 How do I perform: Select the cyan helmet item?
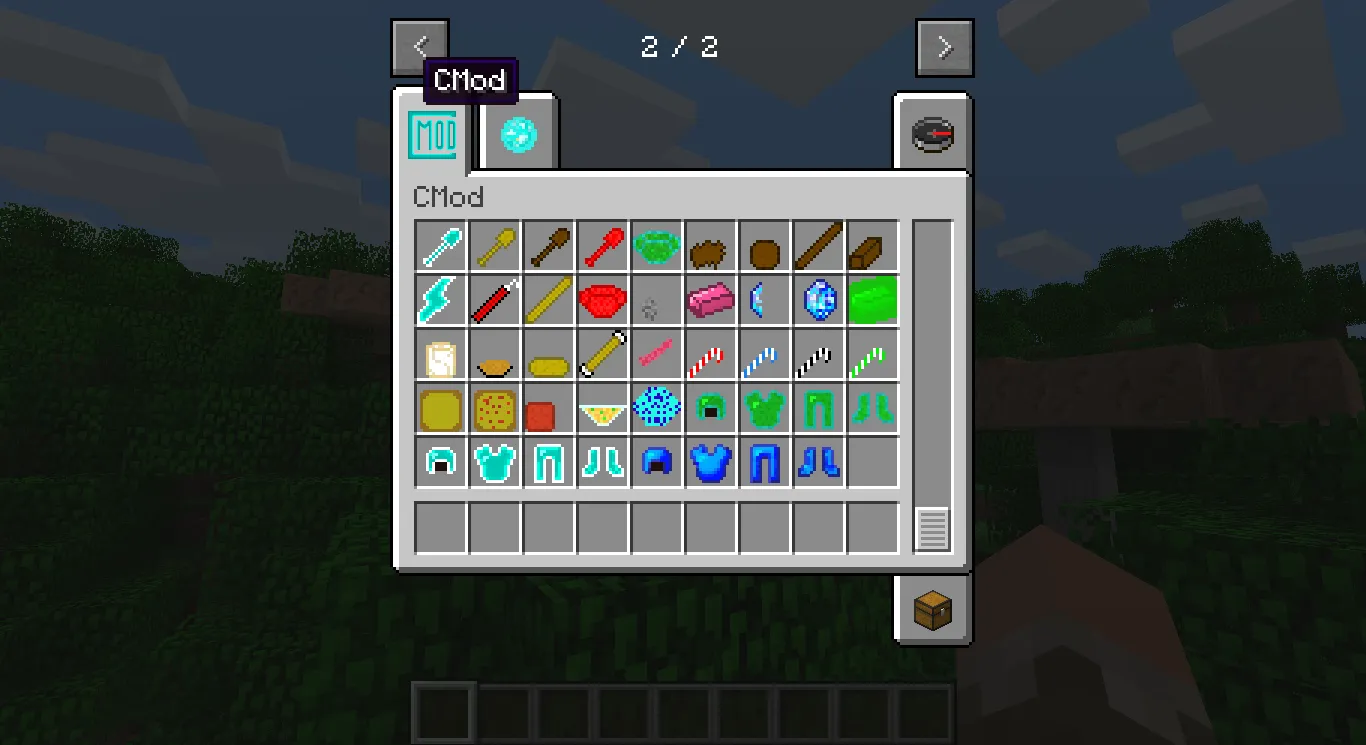(440, 461)
